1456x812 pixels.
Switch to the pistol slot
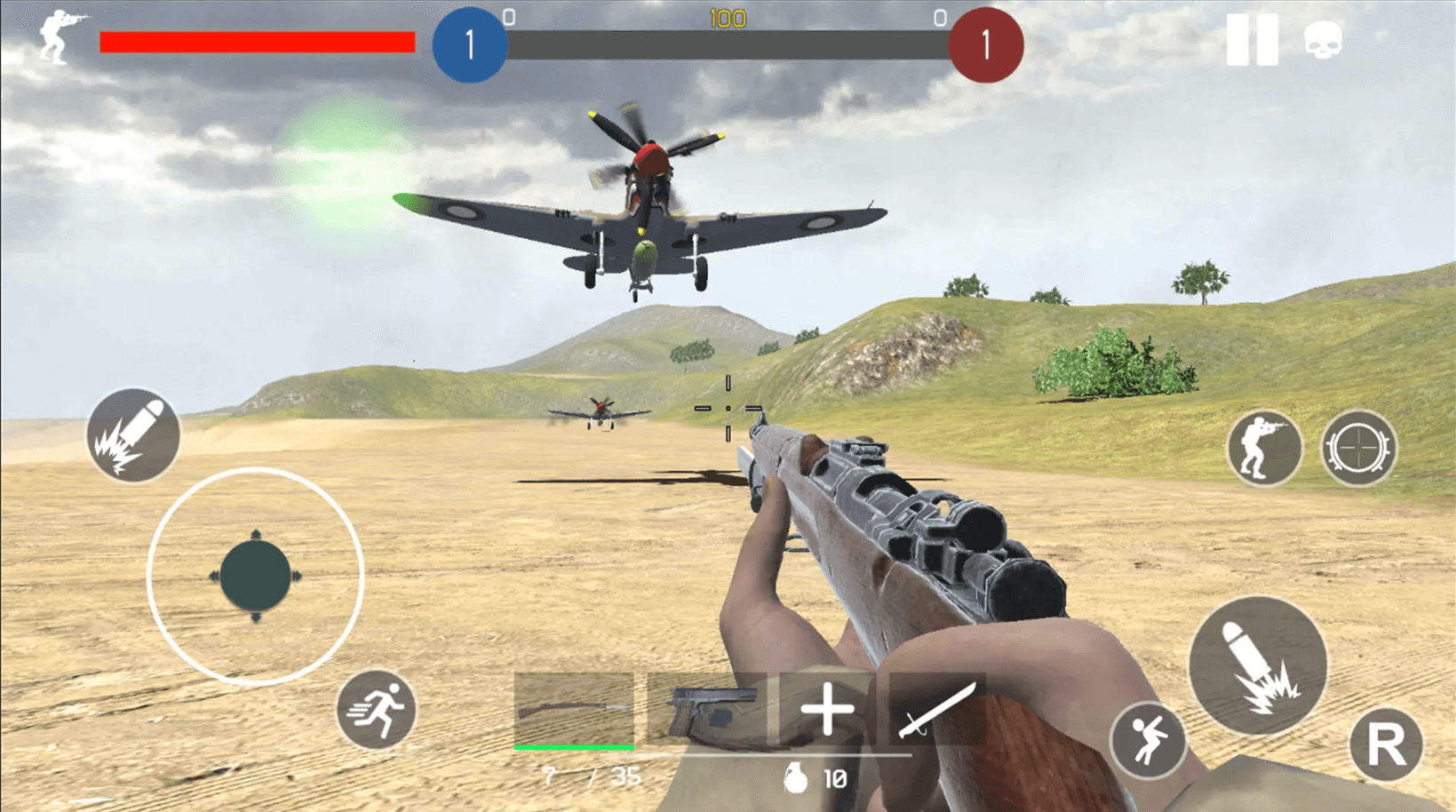click(x=708, y=710)
